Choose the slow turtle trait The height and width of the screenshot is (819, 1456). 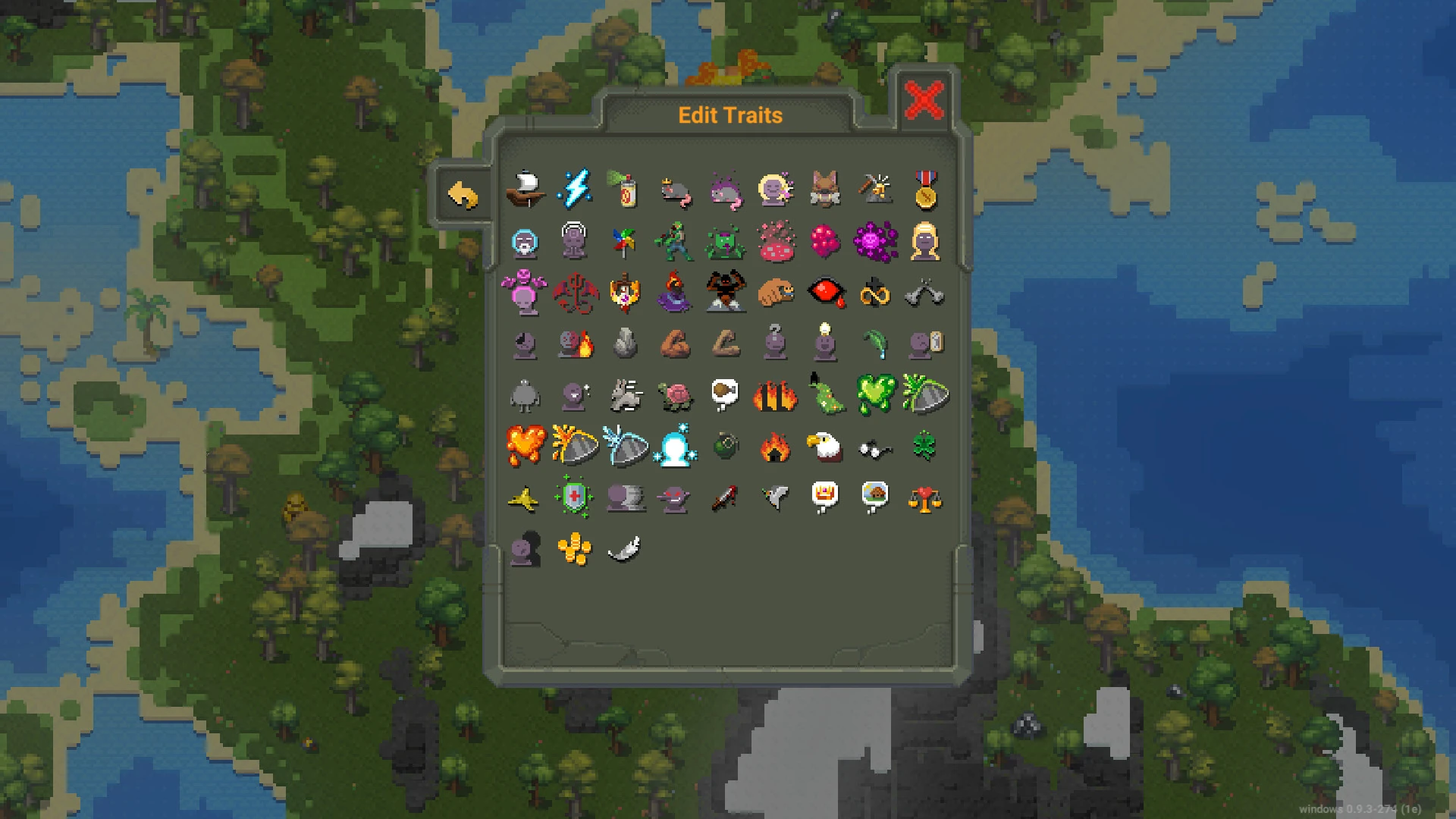tap(675, 395)
